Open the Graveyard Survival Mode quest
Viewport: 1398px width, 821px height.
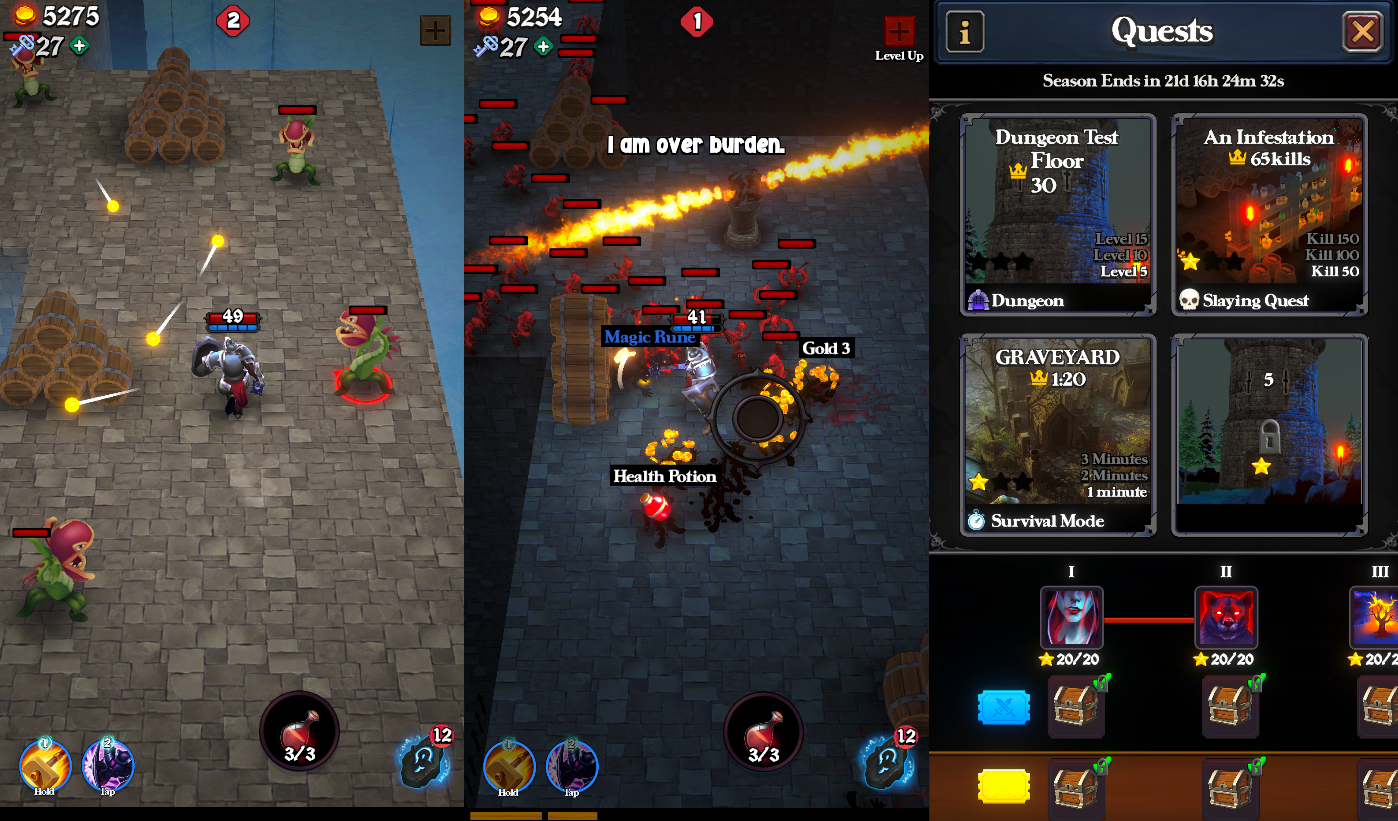coord(1058,435)
